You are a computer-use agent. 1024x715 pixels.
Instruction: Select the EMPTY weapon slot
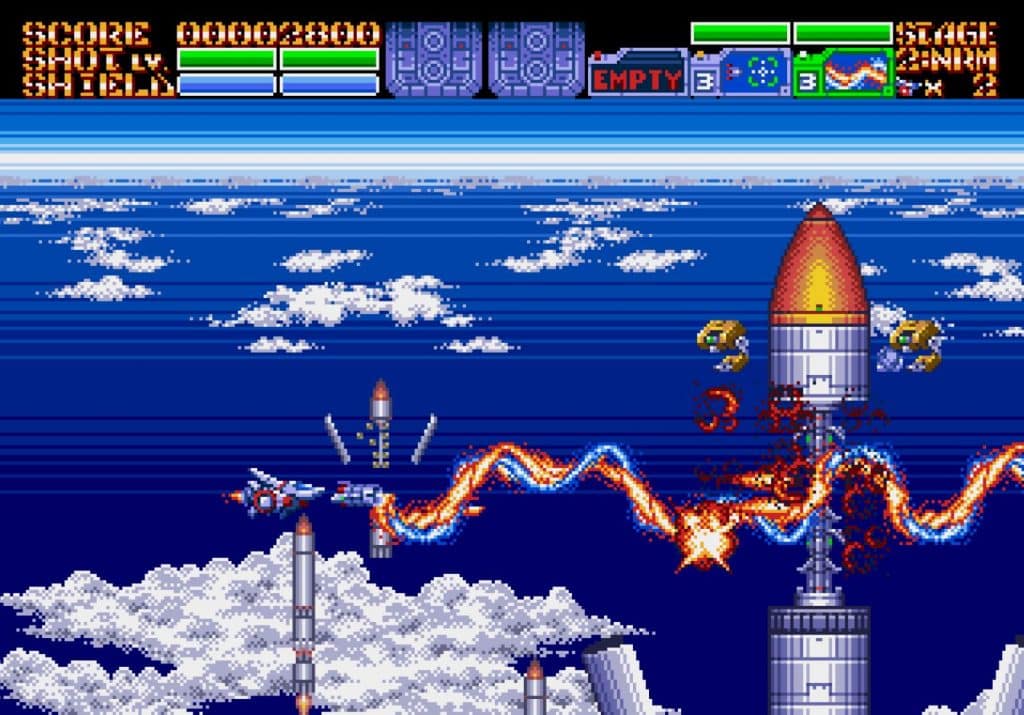(x=637, y=77)
